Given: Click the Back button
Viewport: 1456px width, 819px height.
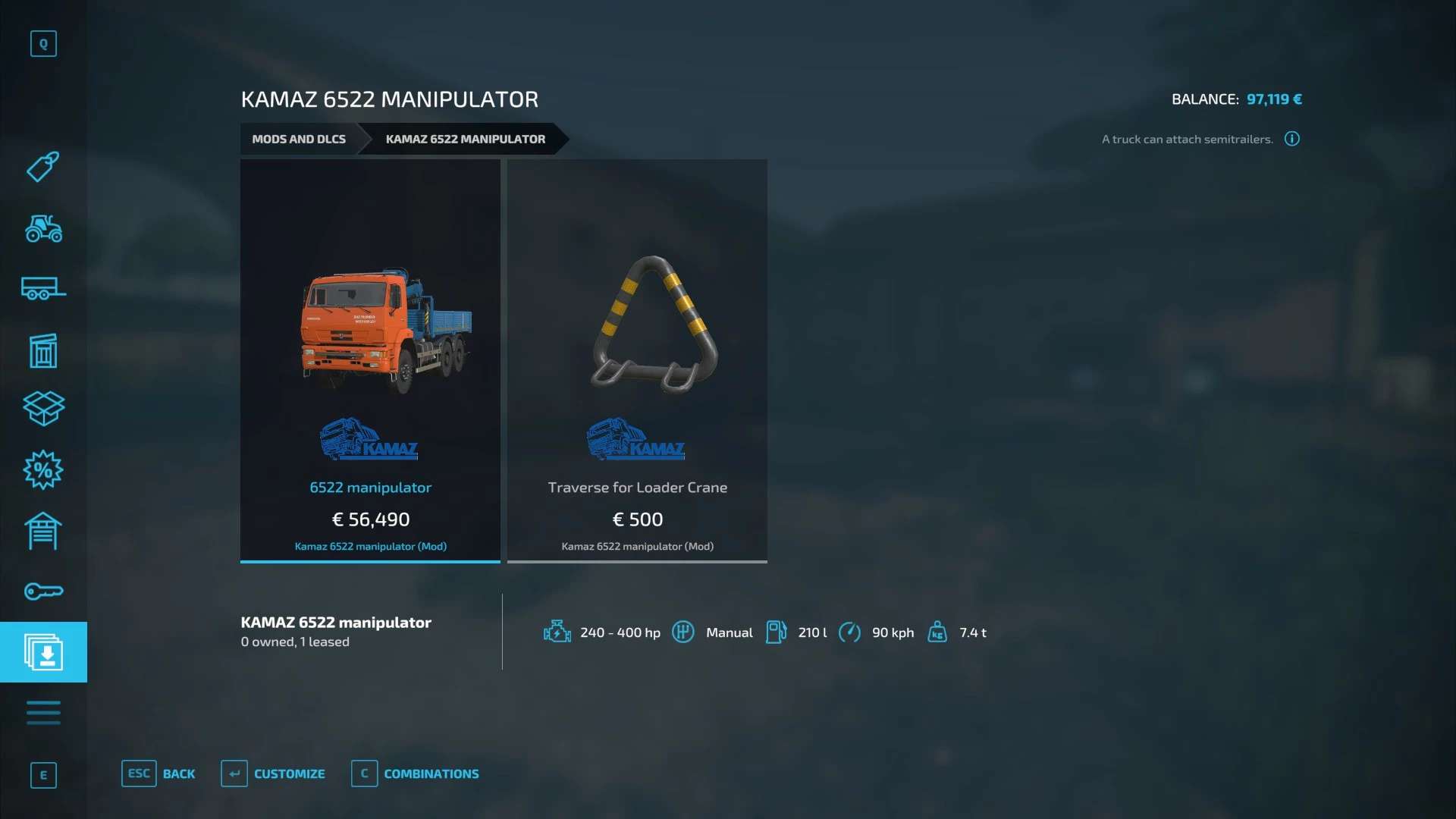Looking at the screenshot, I should pyautogui.click(x=158, y=773).
